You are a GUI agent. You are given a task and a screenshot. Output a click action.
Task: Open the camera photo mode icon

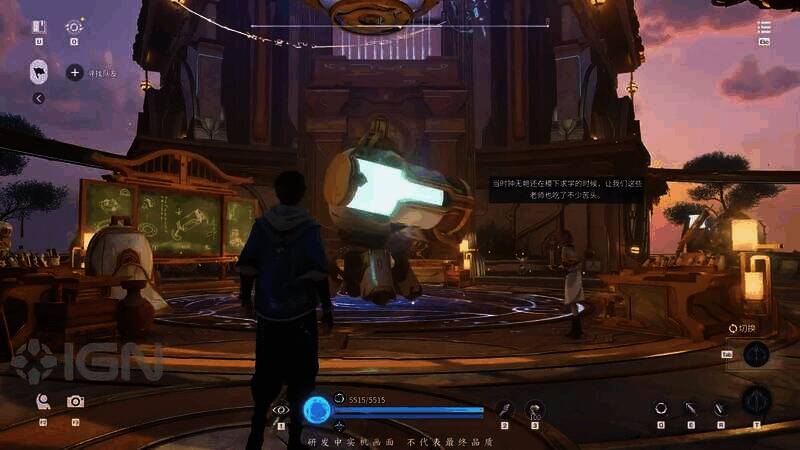click(x=75, y=401)
